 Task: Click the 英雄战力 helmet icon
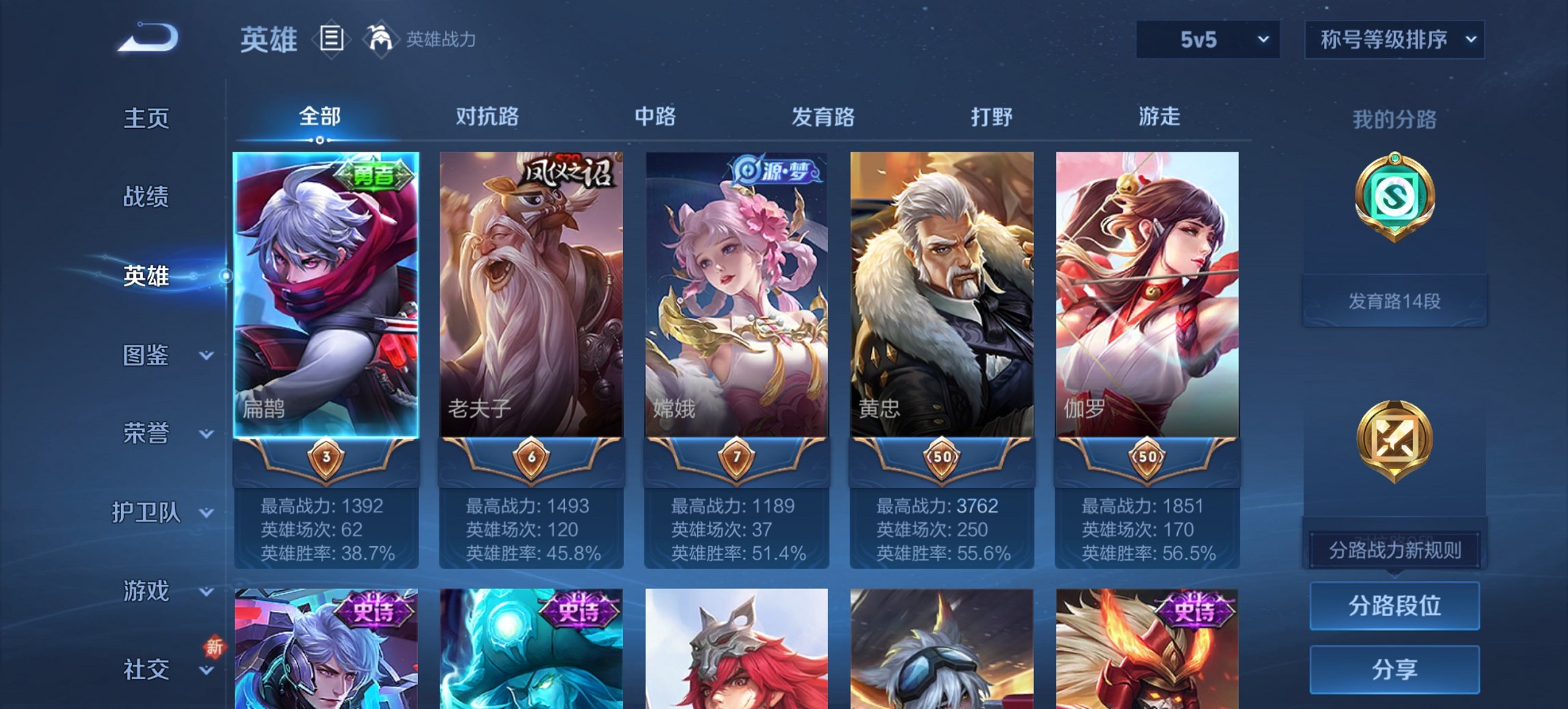pyautogui.click(x=381, y=38)
